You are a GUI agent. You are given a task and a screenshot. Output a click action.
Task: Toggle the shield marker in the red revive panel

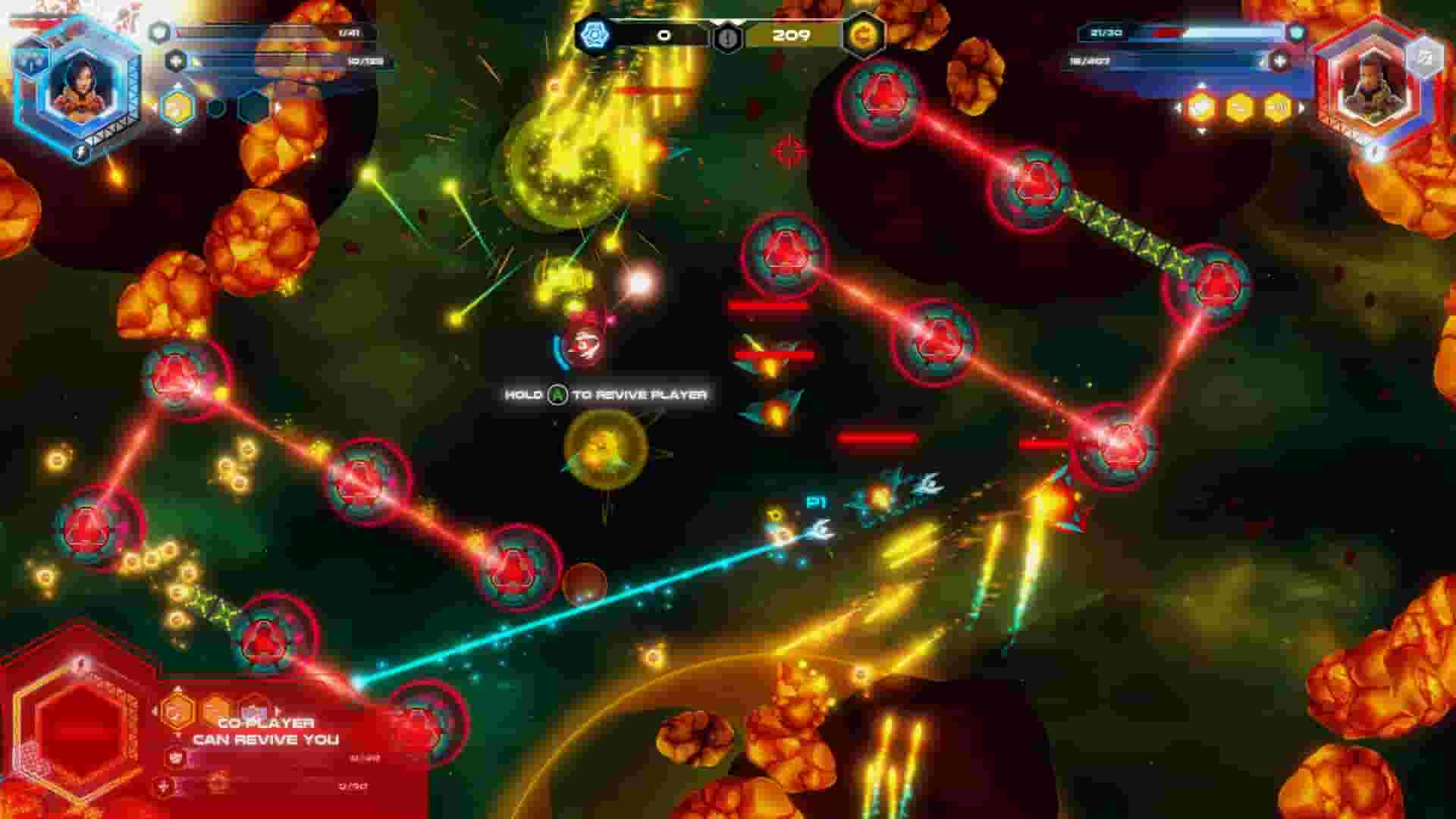(175, 757)
